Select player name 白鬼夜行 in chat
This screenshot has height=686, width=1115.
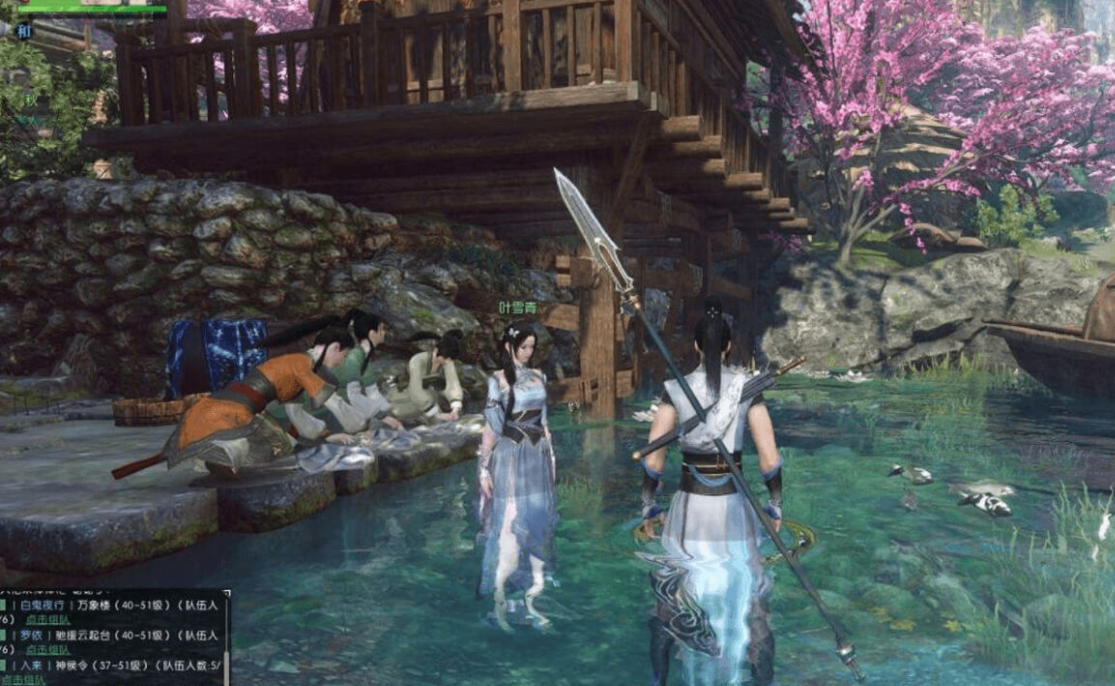click(x=43, y=606)
